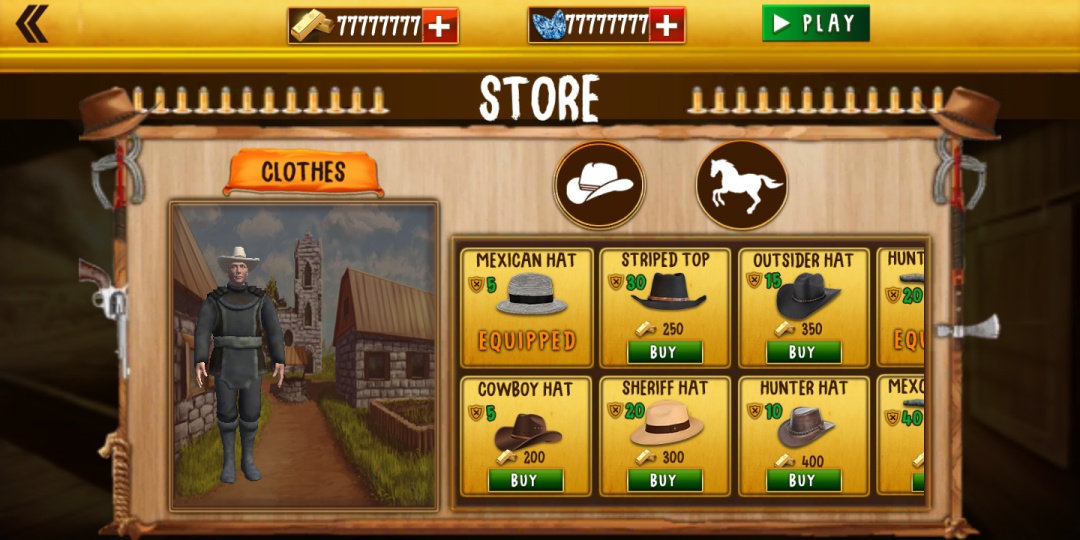This screenshot has width=1080, height=540.
Task: Buy the Outsider Hat for 350
Action: pos(803,352)
